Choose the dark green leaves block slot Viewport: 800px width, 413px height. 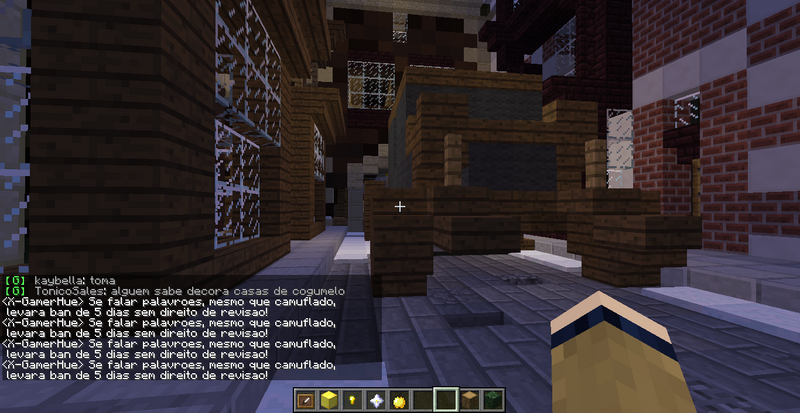pyautogui.click(x=493, y=400)
